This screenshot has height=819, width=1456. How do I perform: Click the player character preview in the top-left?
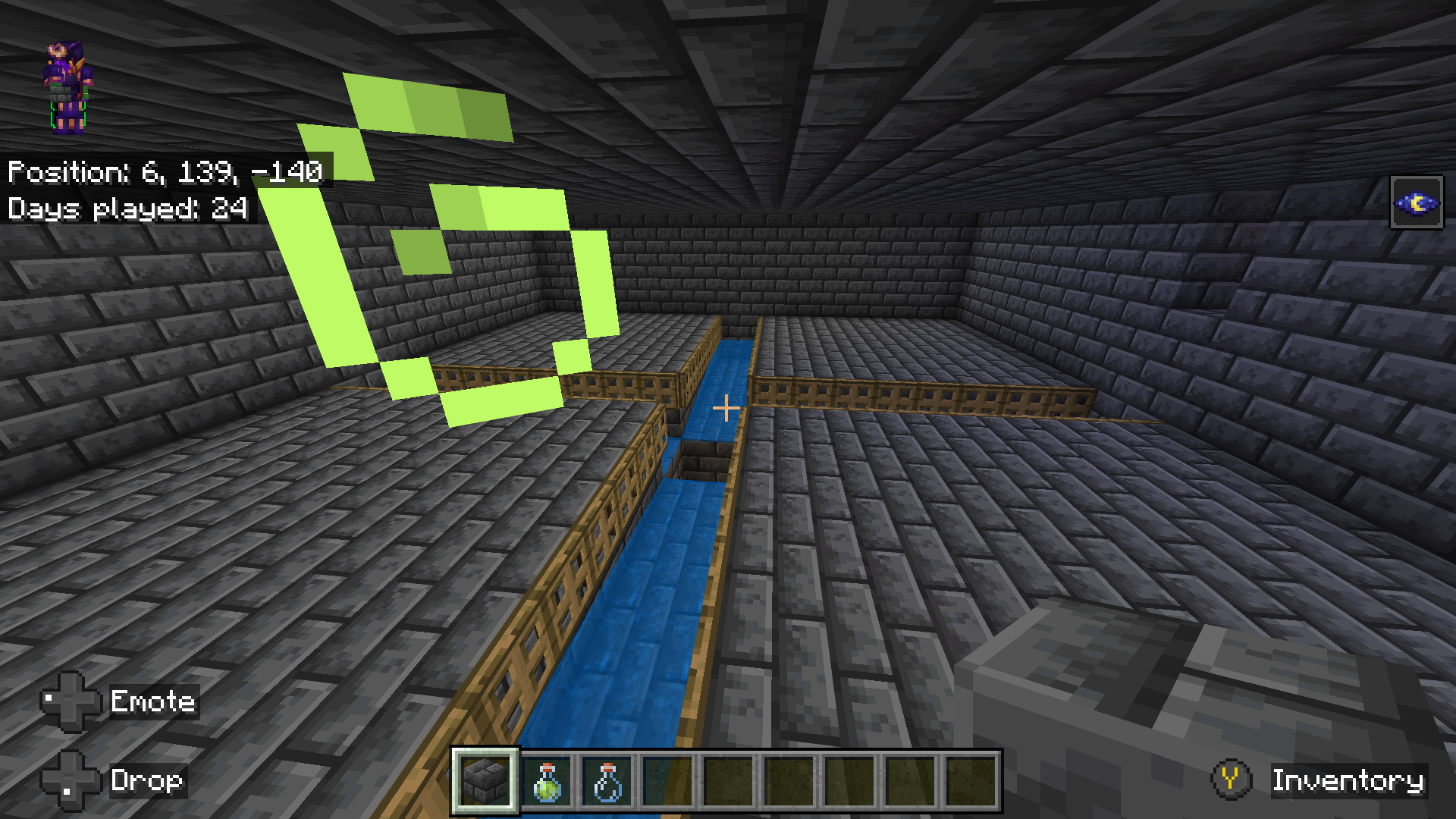pyautogui.click(x=67, y=83)
